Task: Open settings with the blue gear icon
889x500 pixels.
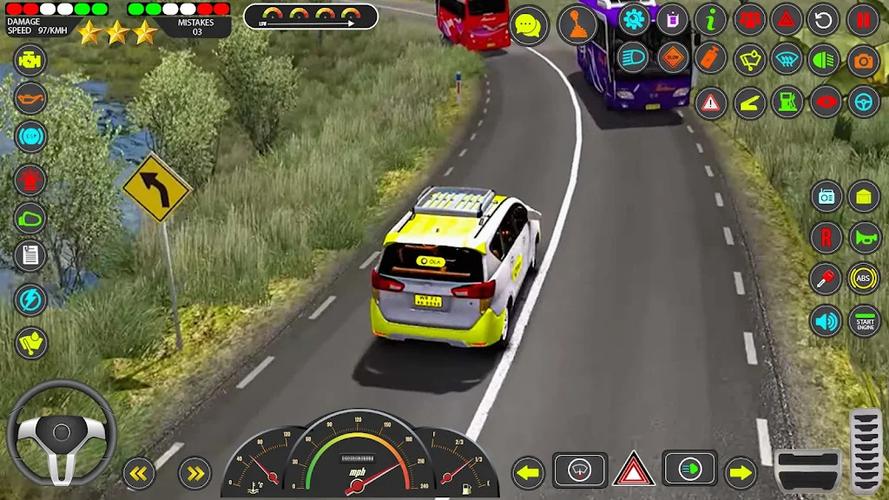Action: coord(633,19)
